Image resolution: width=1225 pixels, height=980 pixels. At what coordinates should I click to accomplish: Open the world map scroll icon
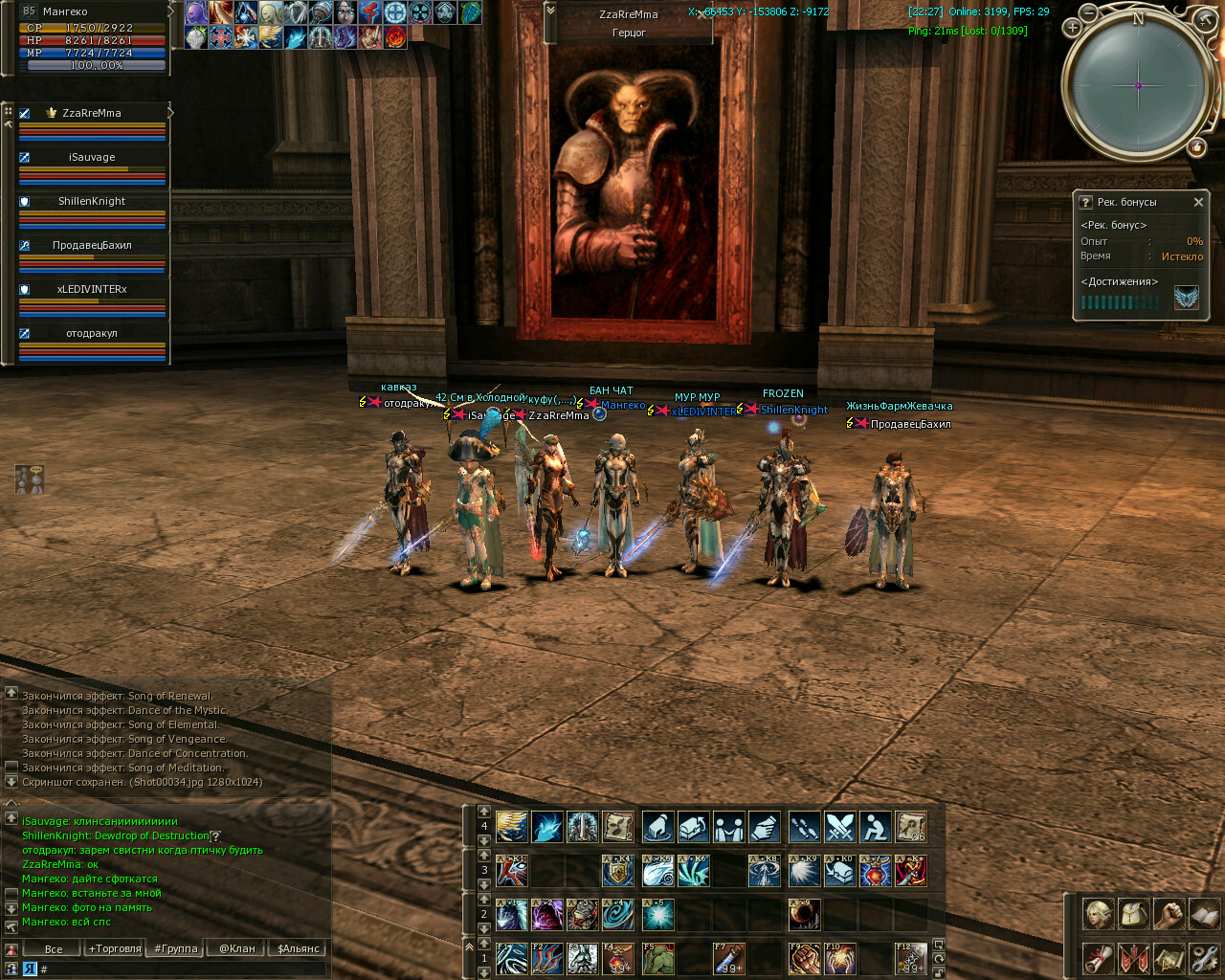[1169, 957]
